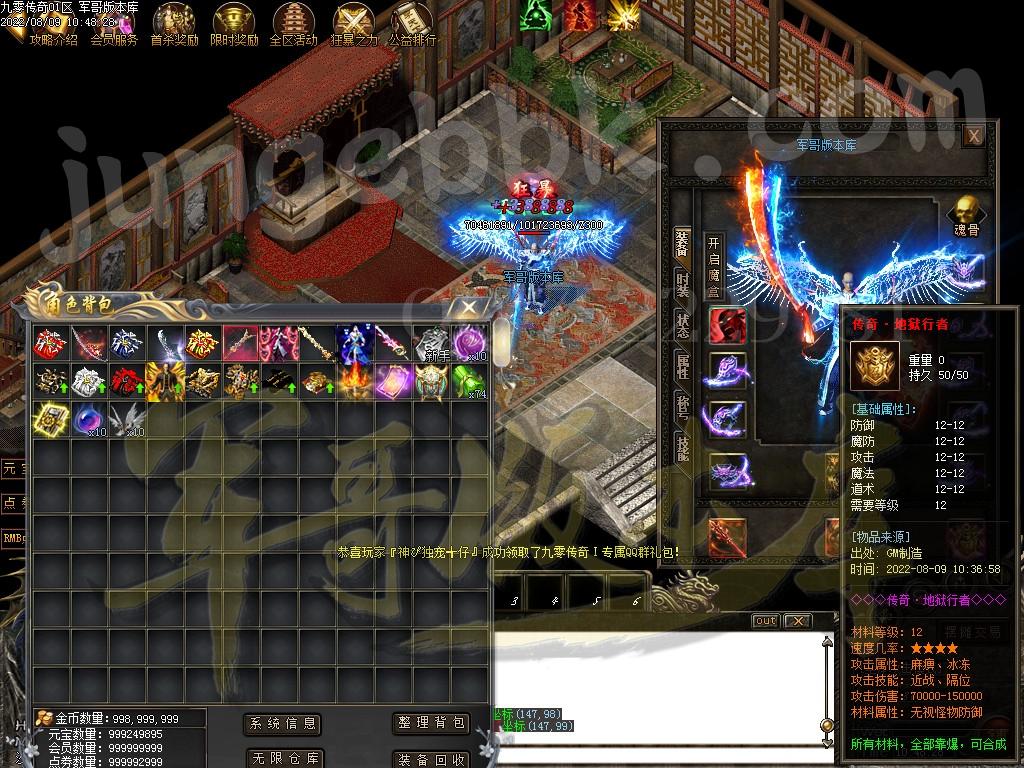Screen dimensions: 1024x768
Task: Open the 攻略介绍 guide menu
Action: [x=54, y=24]
